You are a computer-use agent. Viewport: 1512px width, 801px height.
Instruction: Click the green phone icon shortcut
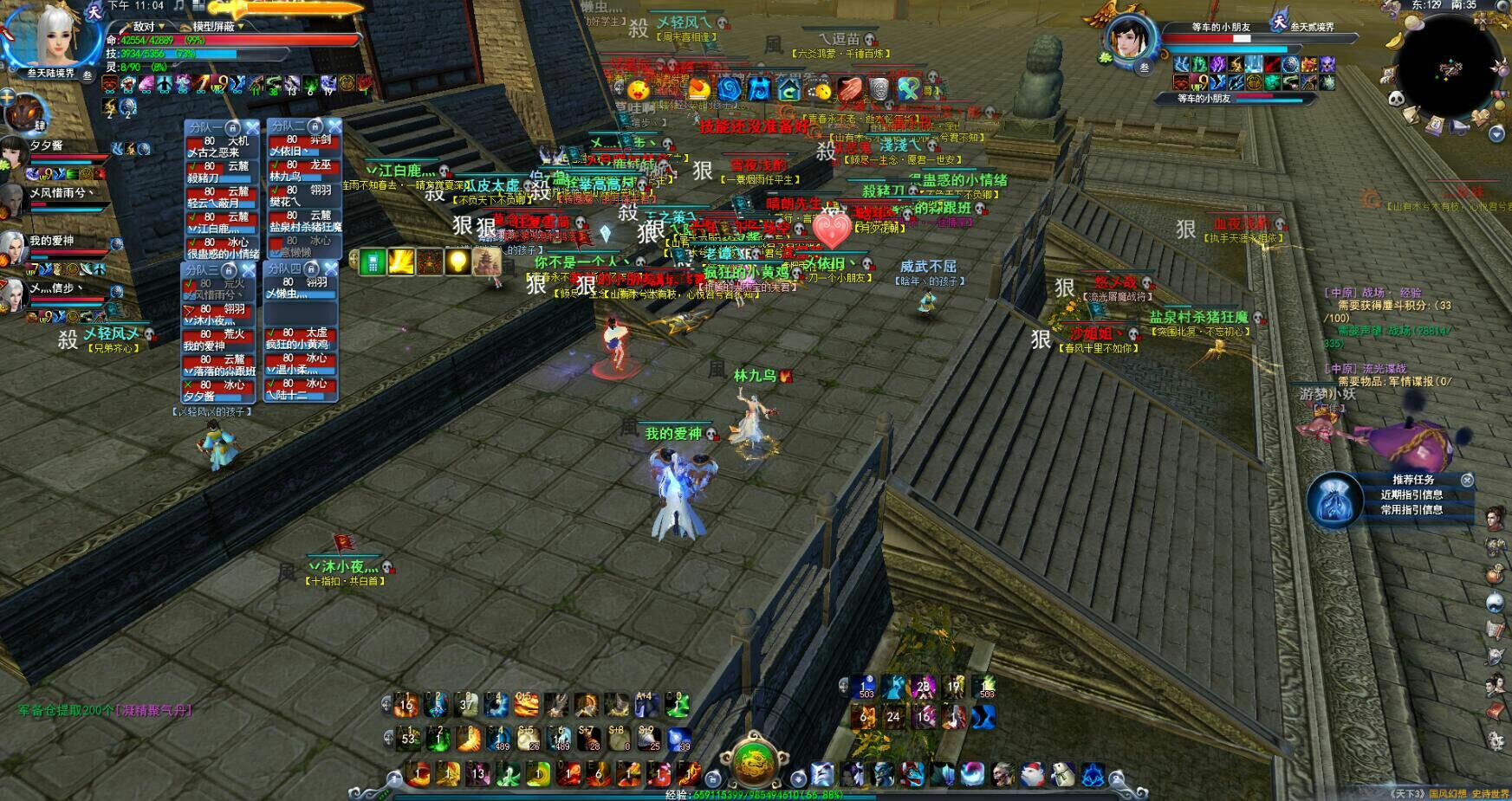click(x=373, y=262)
